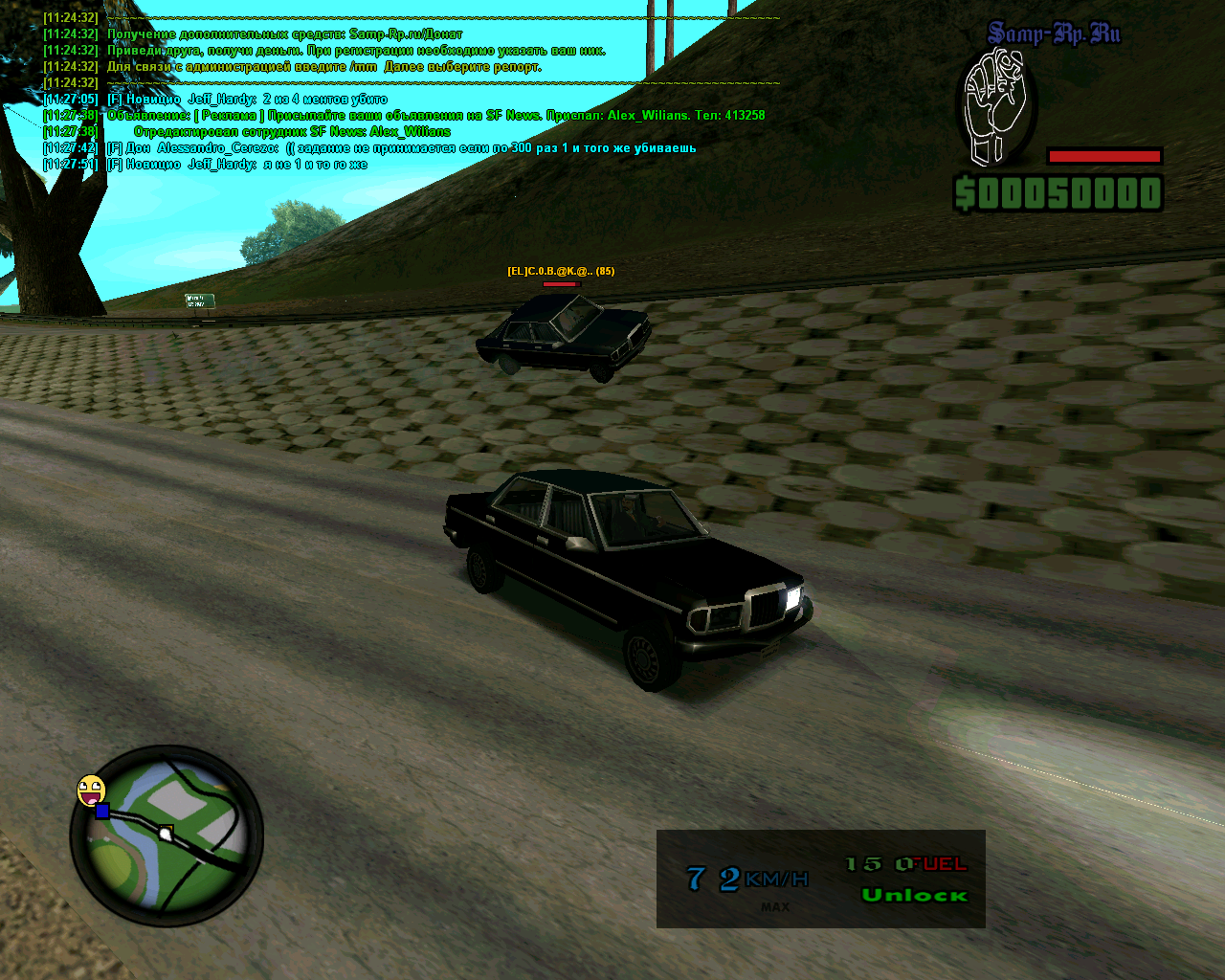Click the blue square marker on the minimap
Viewport: 1225px width, 980px height.
102,812
